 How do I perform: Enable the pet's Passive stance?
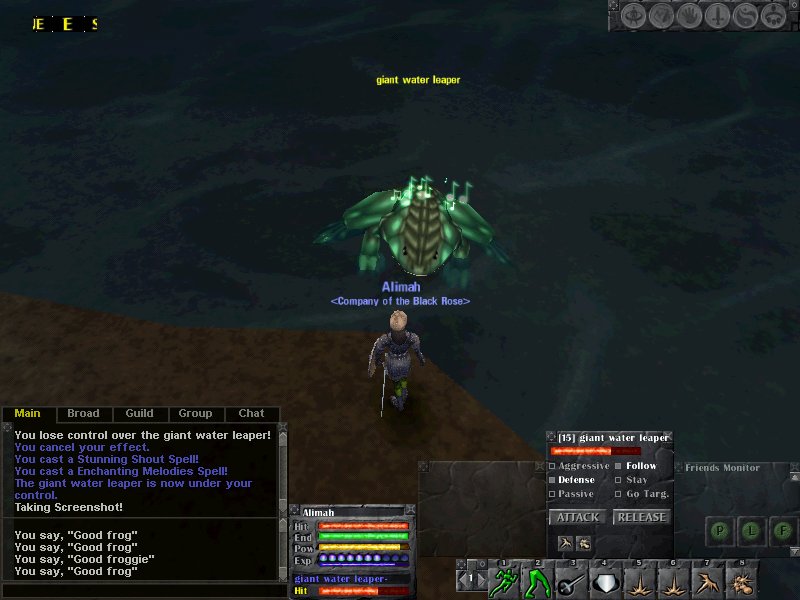[x=553, y=494]
